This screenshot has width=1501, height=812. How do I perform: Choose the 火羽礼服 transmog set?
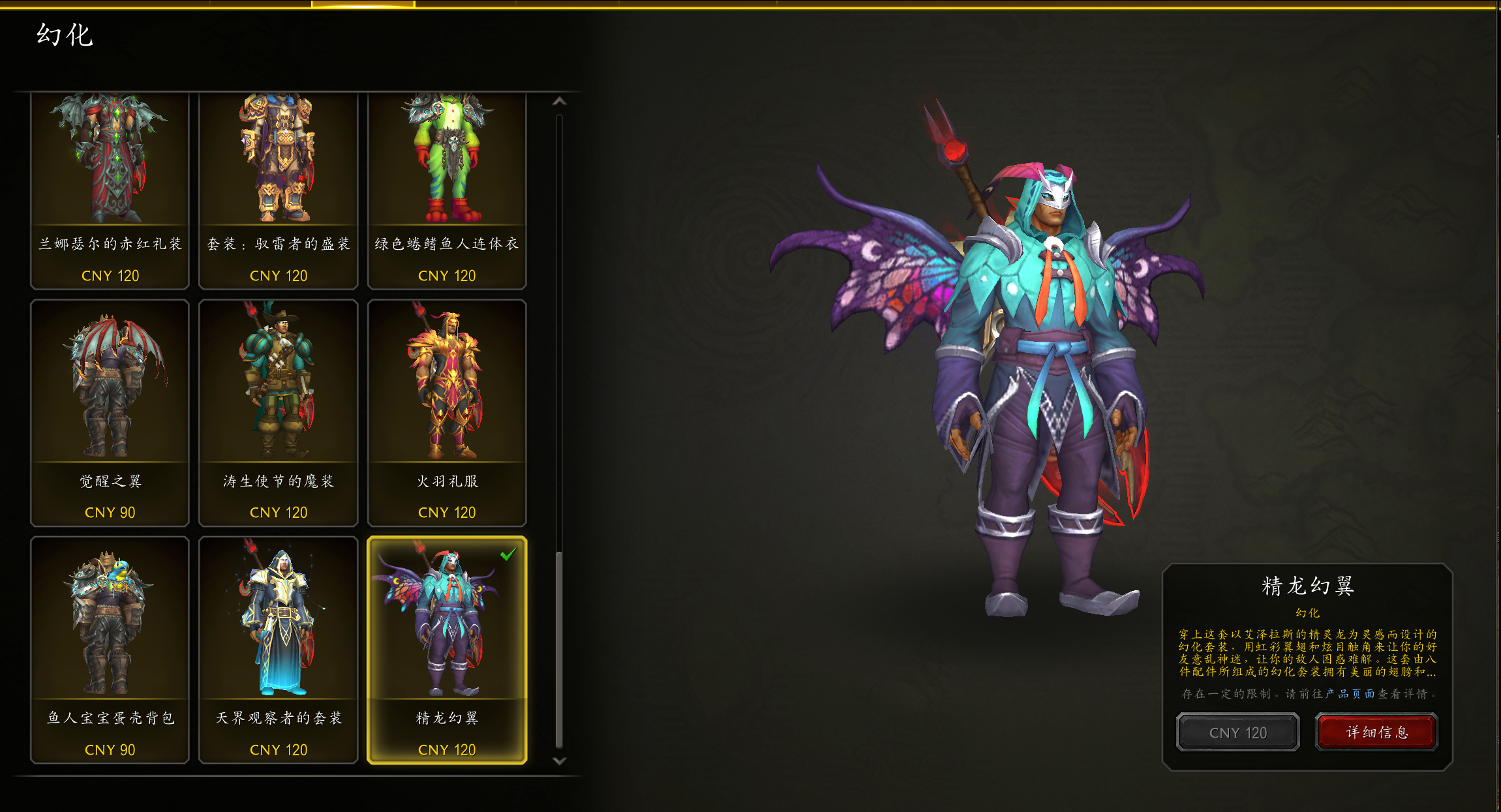(447, 412)
